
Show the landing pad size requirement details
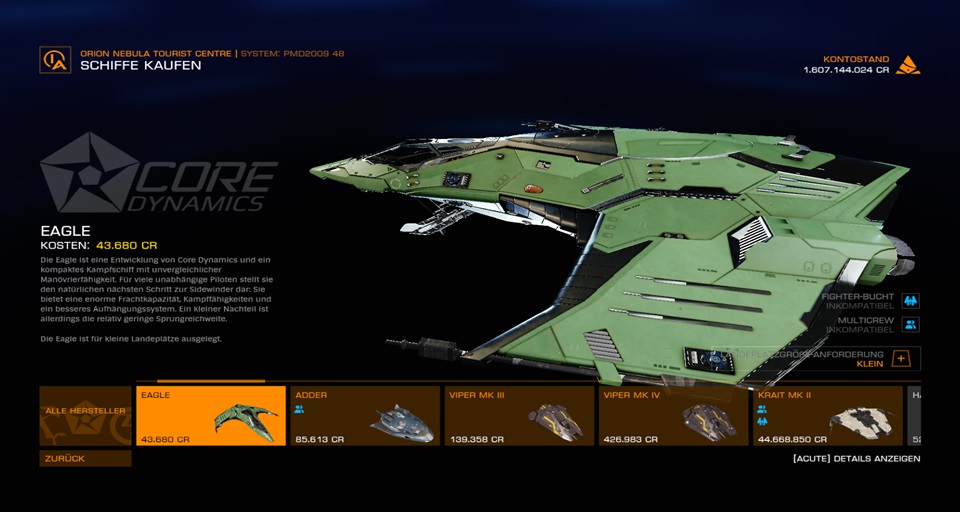point(900,358)
